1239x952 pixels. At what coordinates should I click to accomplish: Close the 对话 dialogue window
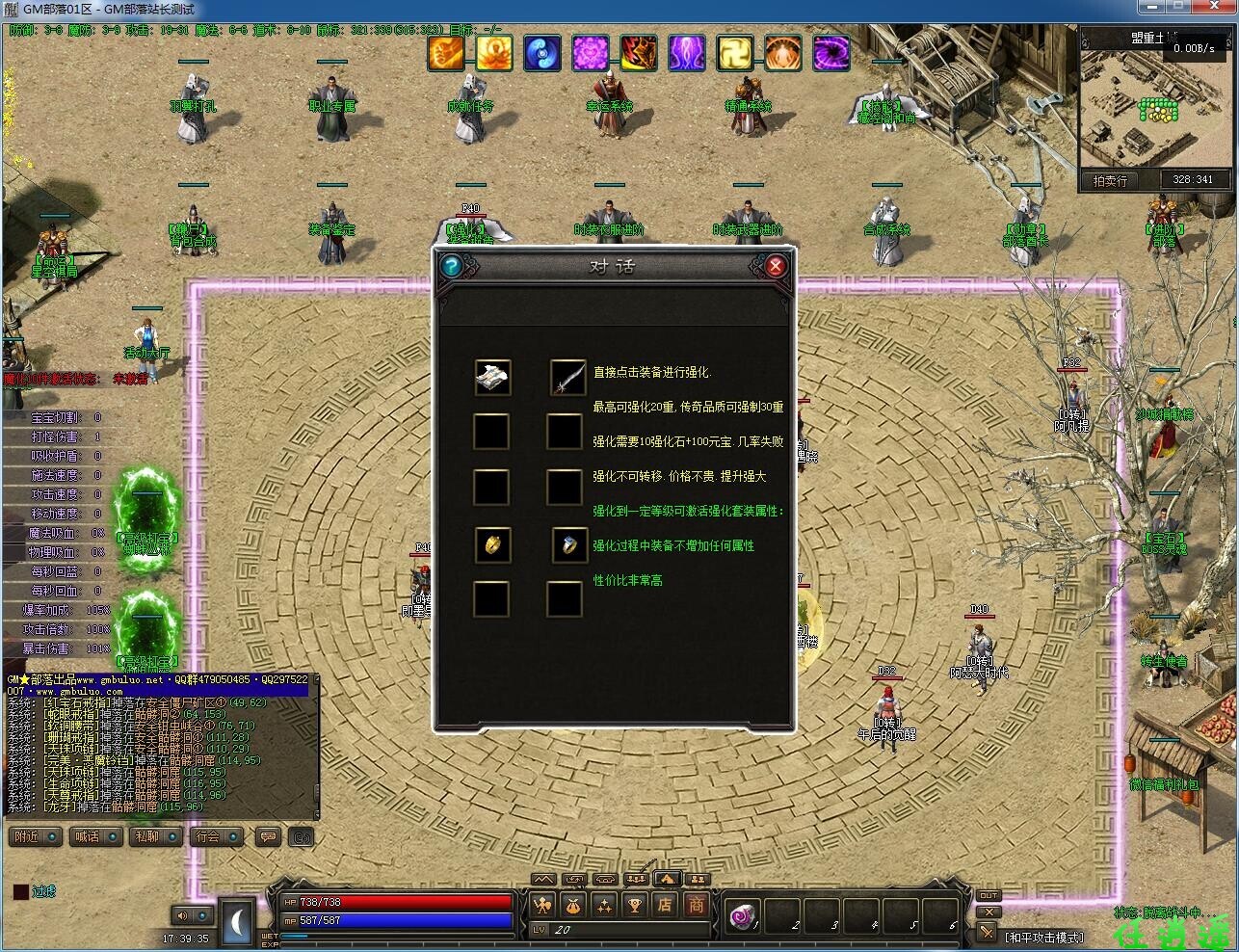tap(776, 266)
